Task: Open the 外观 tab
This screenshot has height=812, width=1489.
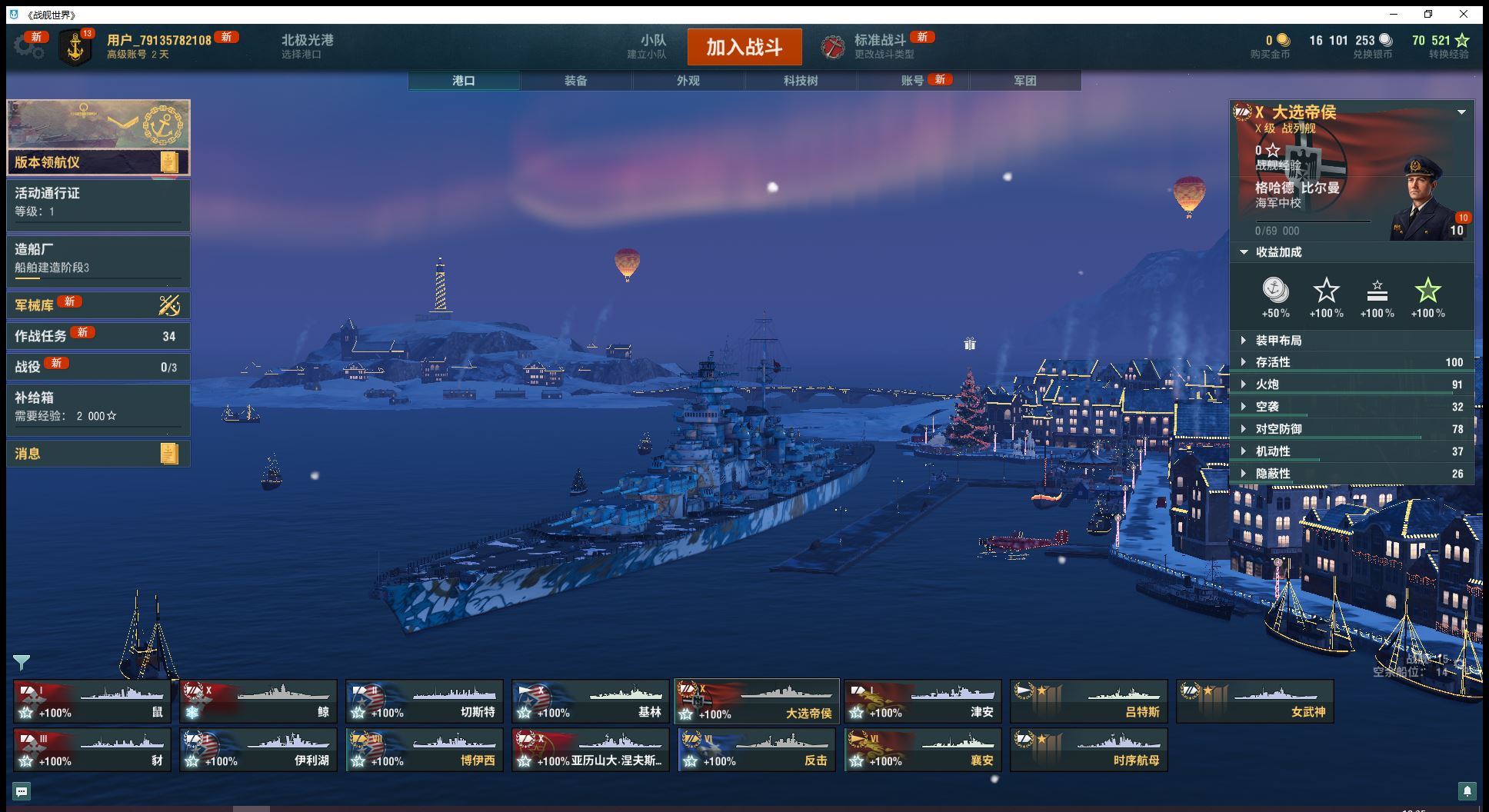Action: pyautogui.click(x=688, y=81)
